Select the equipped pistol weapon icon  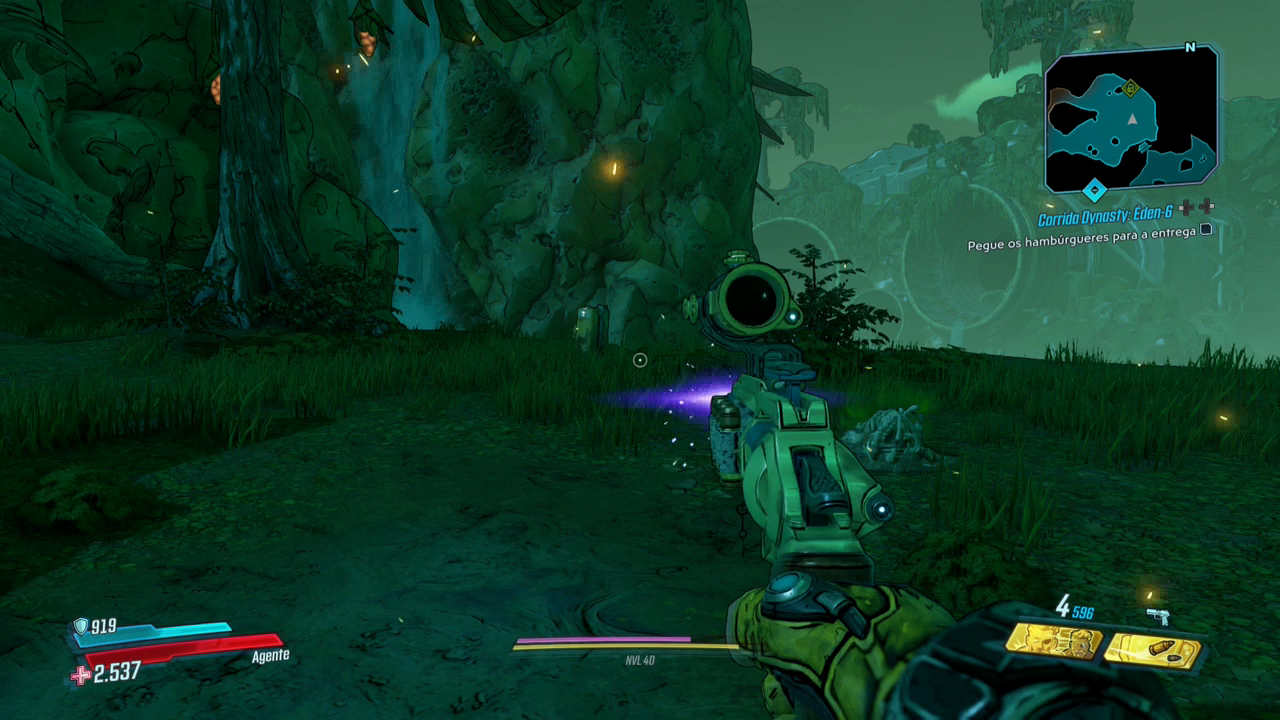1159,617
